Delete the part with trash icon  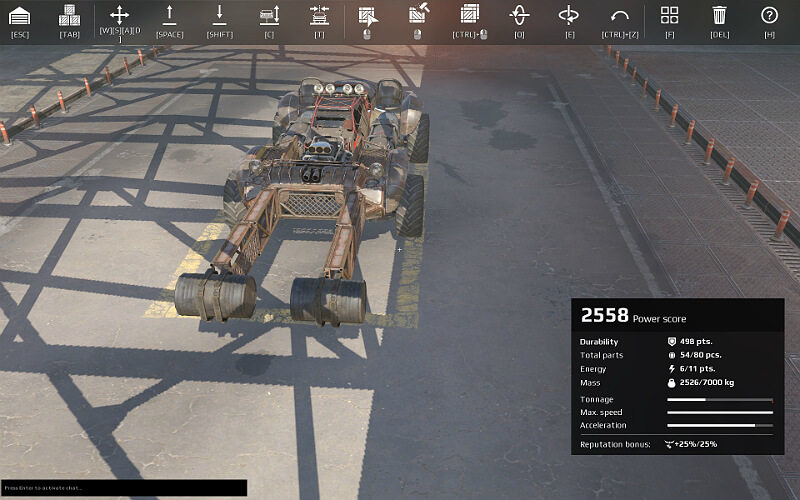coord(719,15)
